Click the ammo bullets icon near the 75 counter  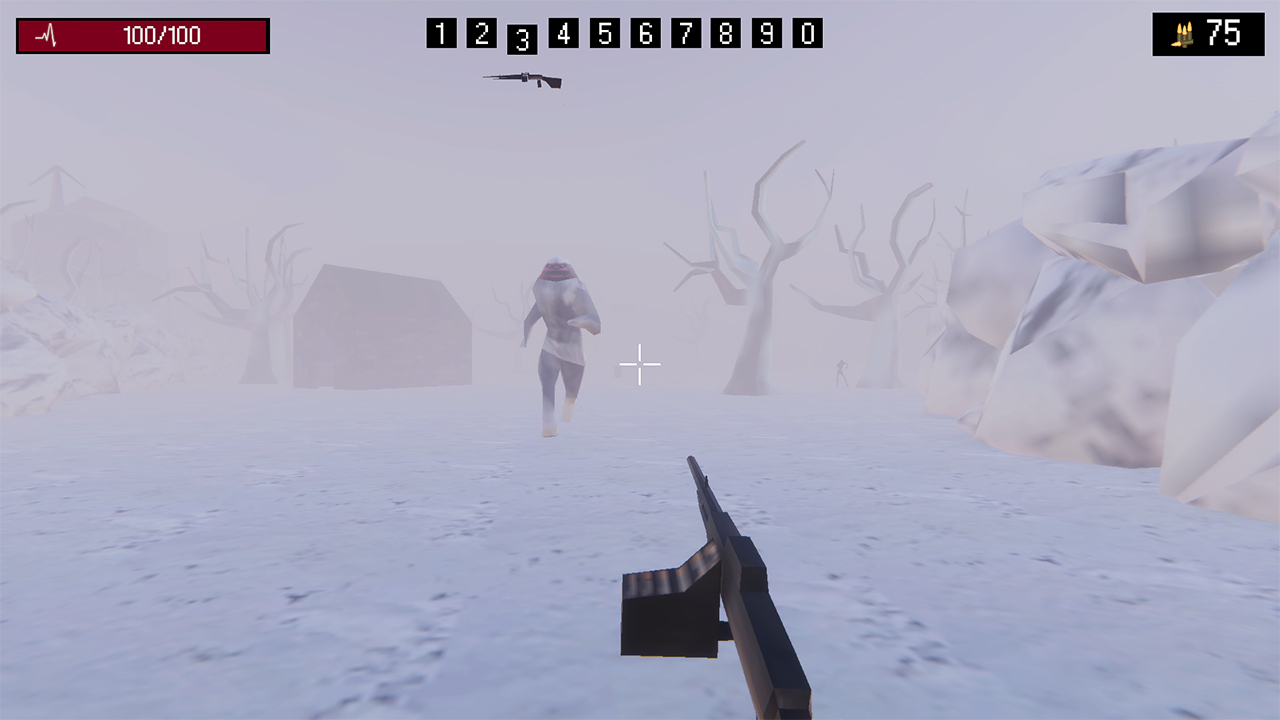(1183, 35)
